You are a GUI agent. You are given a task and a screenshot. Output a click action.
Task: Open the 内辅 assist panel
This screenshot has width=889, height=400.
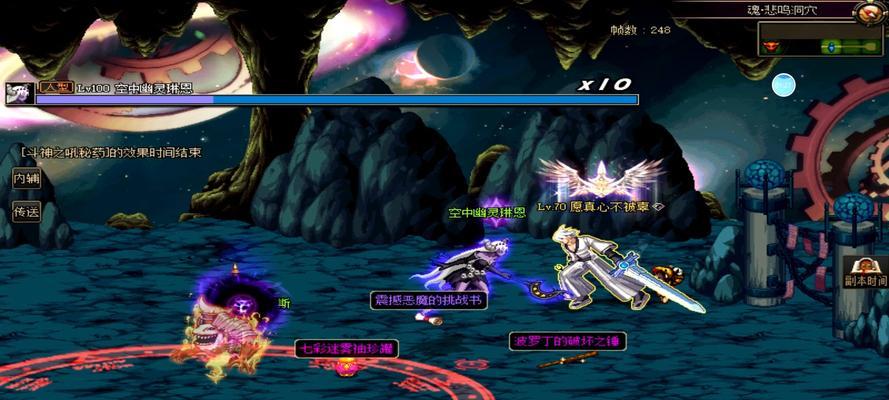25,179
